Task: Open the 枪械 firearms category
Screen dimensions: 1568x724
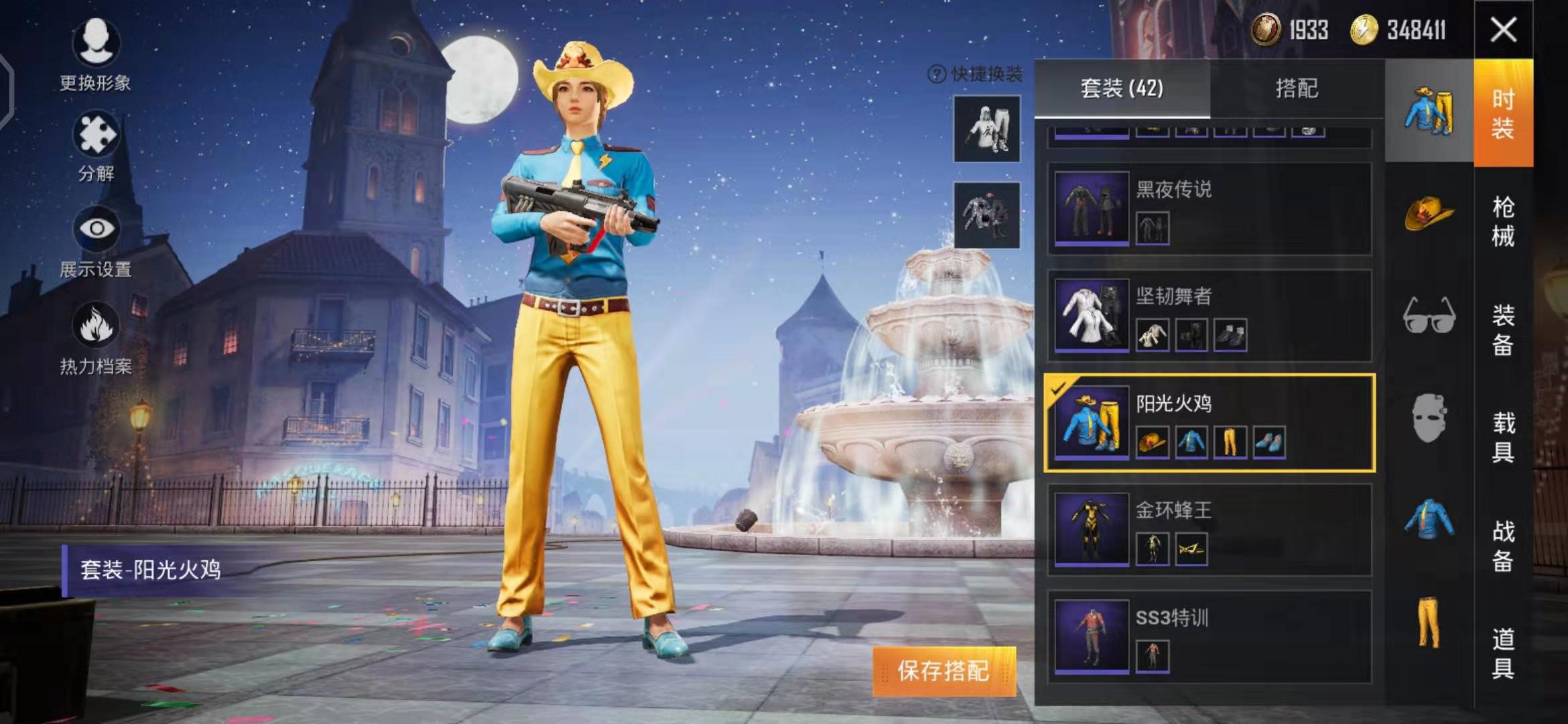Action: (x=1503, y=222)
